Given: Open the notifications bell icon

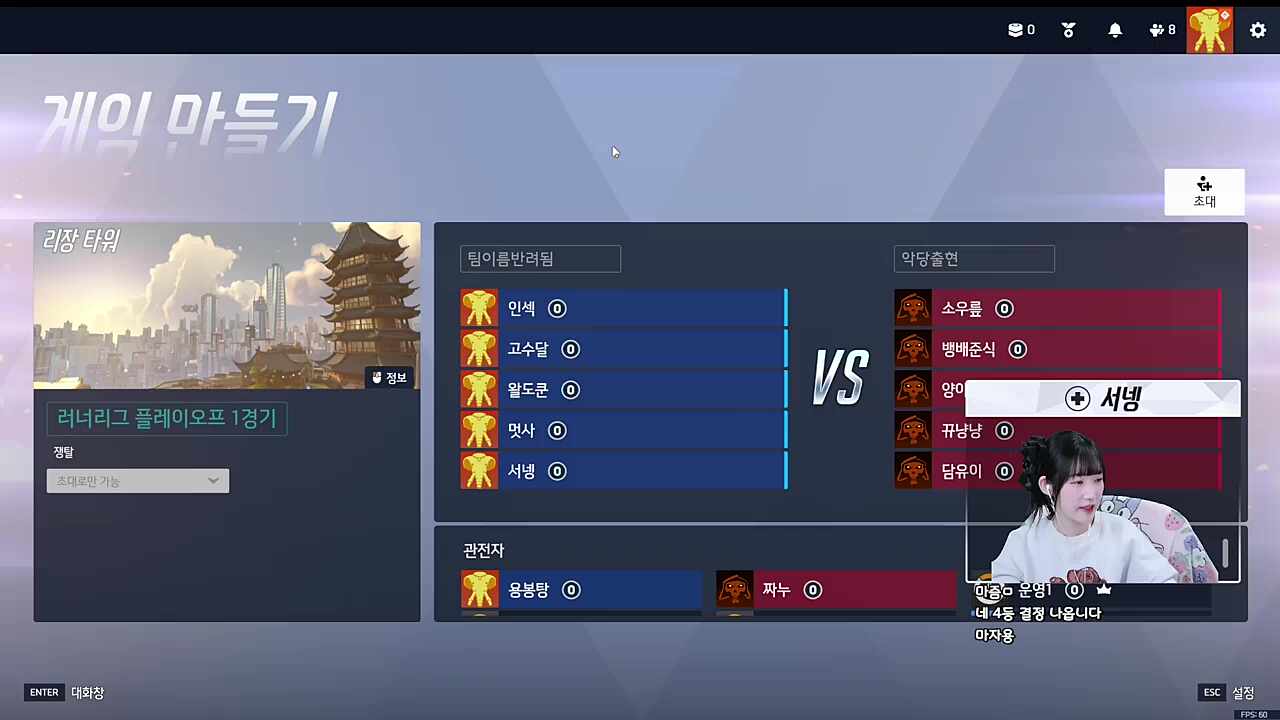Looking at the screenshot, I should (1115, 30).
